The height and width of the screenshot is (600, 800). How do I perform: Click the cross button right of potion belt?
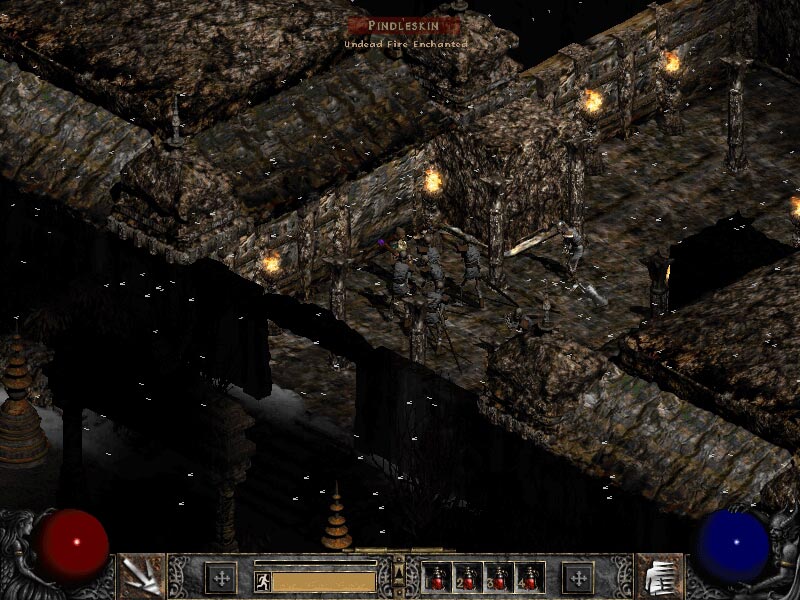pyautogui.click(x=578, y=578)
